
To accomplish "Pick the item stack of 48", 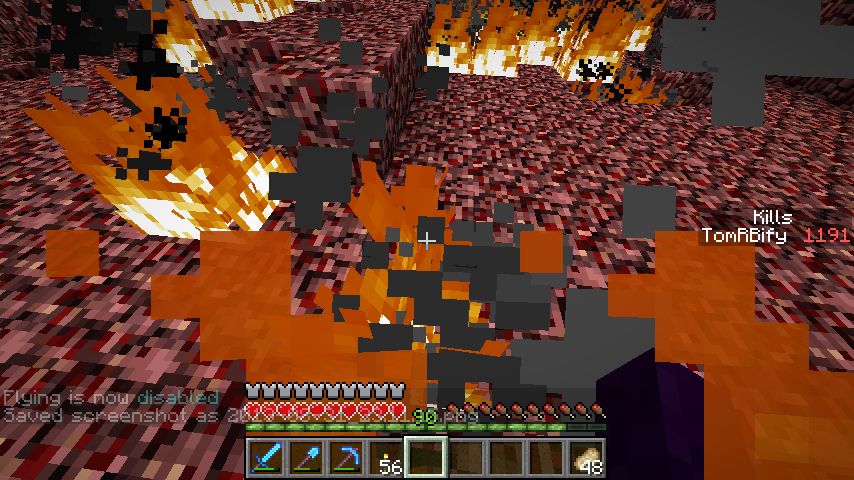I will tap(585, 458).
